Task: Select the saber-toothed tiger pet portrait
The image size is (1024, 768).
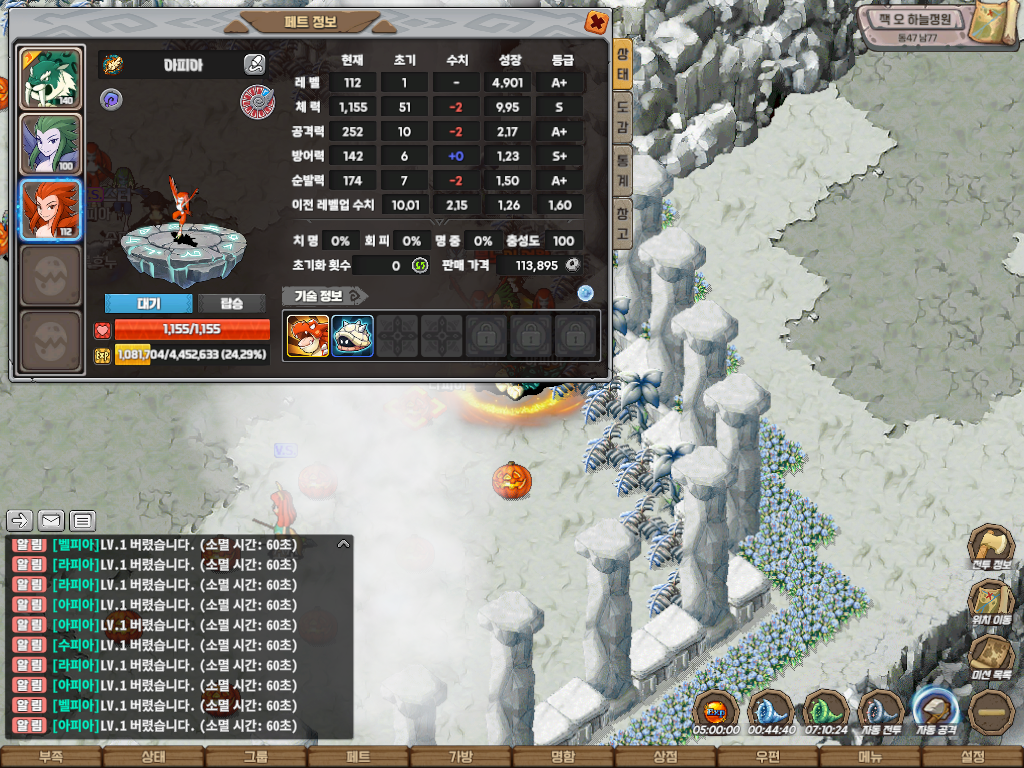Action: click(x=51, y=79)
